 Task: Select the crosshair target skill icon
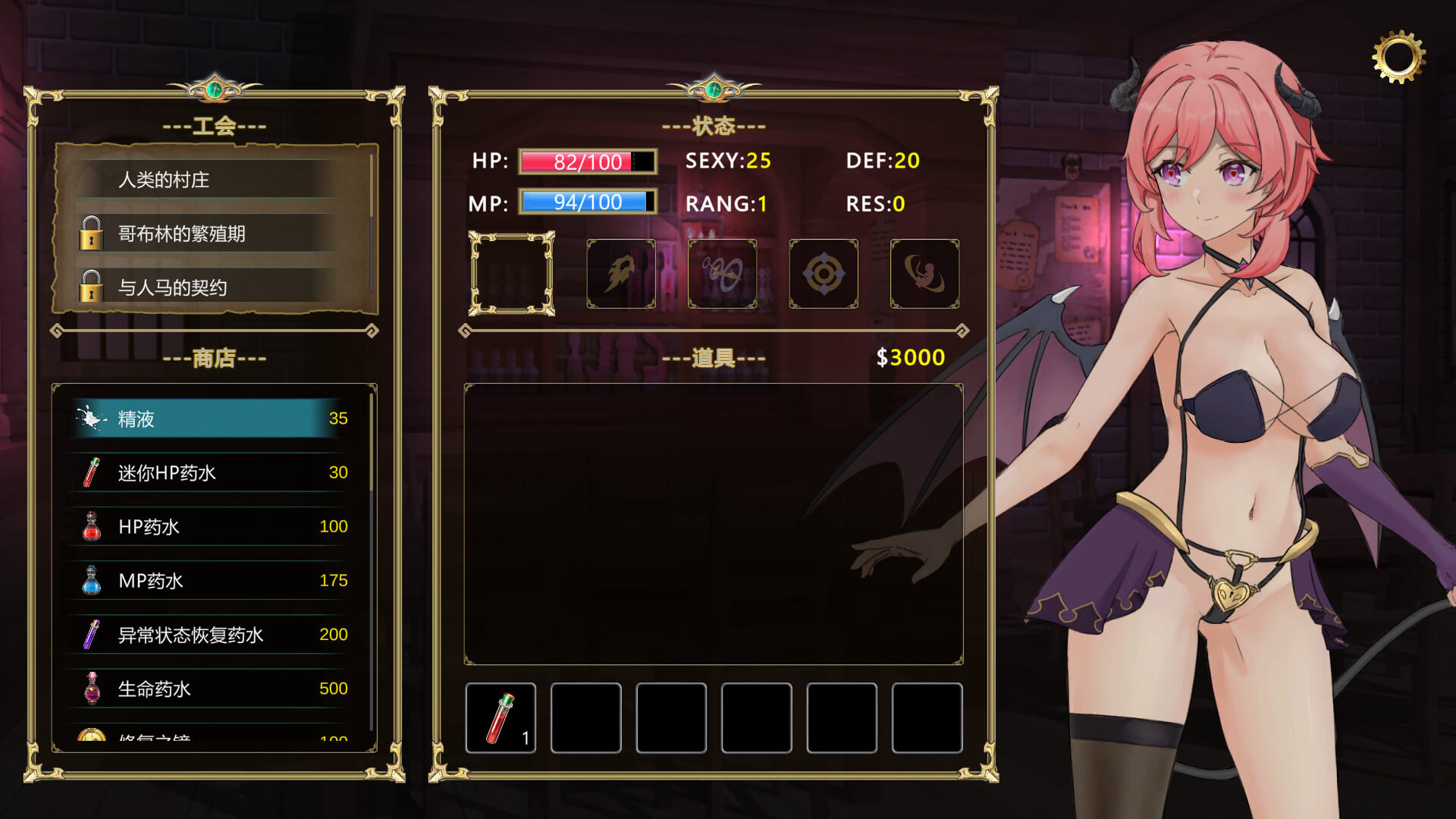pyautogui.click(x=824, y=274)
